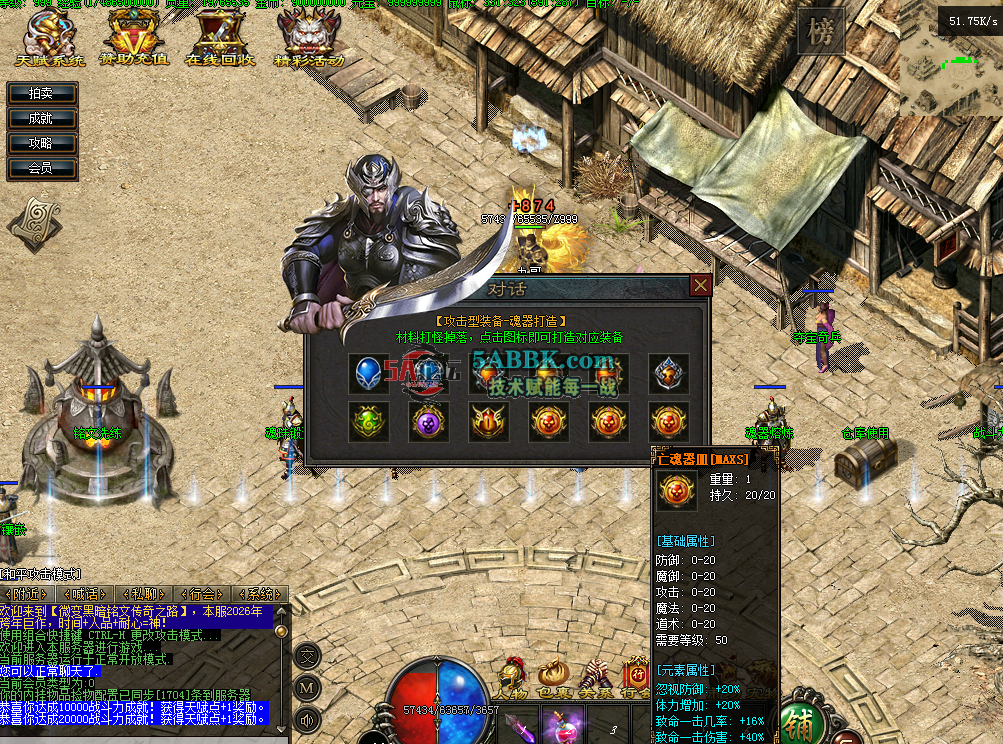Open the 精彩活动 events icon
The image size is (1003, 744).
[x=308, y=38]
